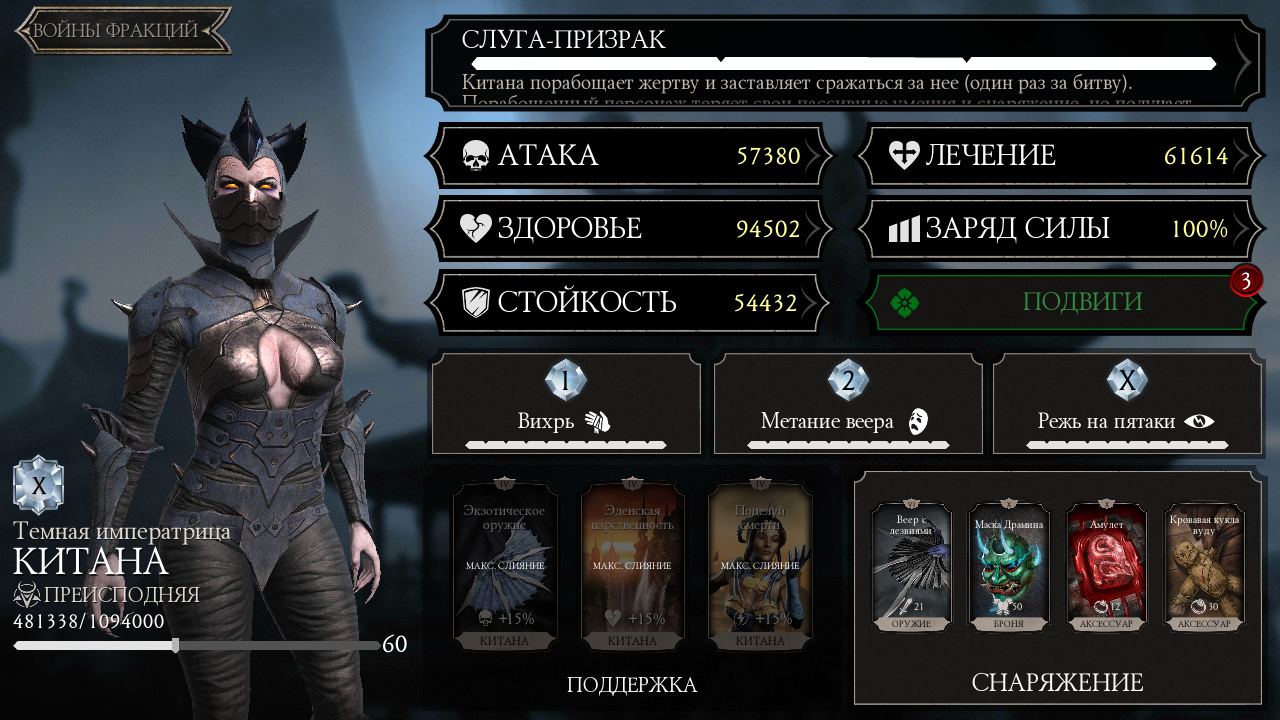Open the Поцелуй смерти support card
This screenshot has height=720, width=1280.
click(x=760, y=568)
